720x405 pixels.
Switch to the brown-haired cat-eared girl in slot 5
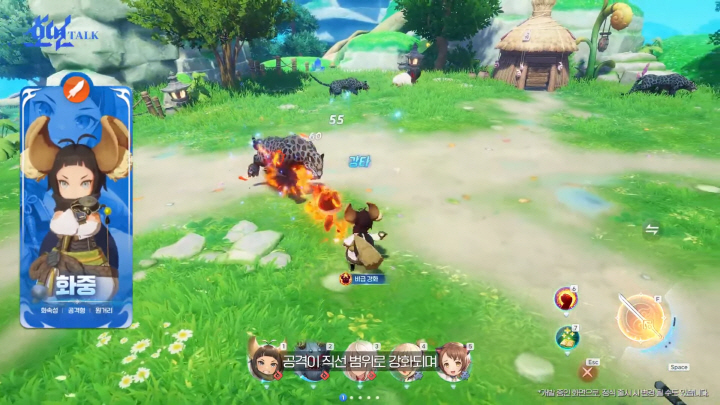(x=453, y=362)
